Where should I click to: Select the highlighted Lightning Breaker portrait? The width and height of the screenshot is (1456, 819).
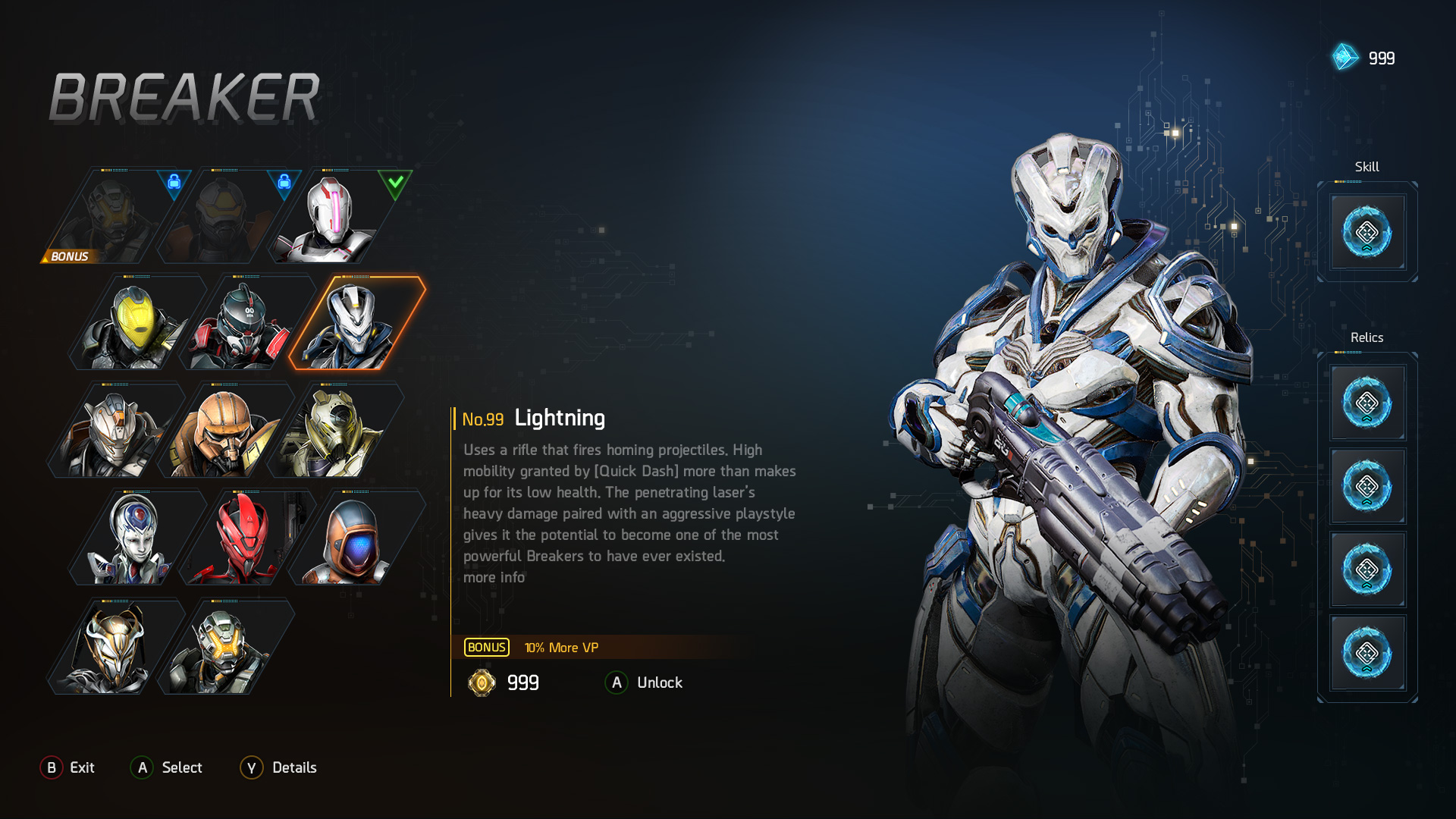pos(356,322)
